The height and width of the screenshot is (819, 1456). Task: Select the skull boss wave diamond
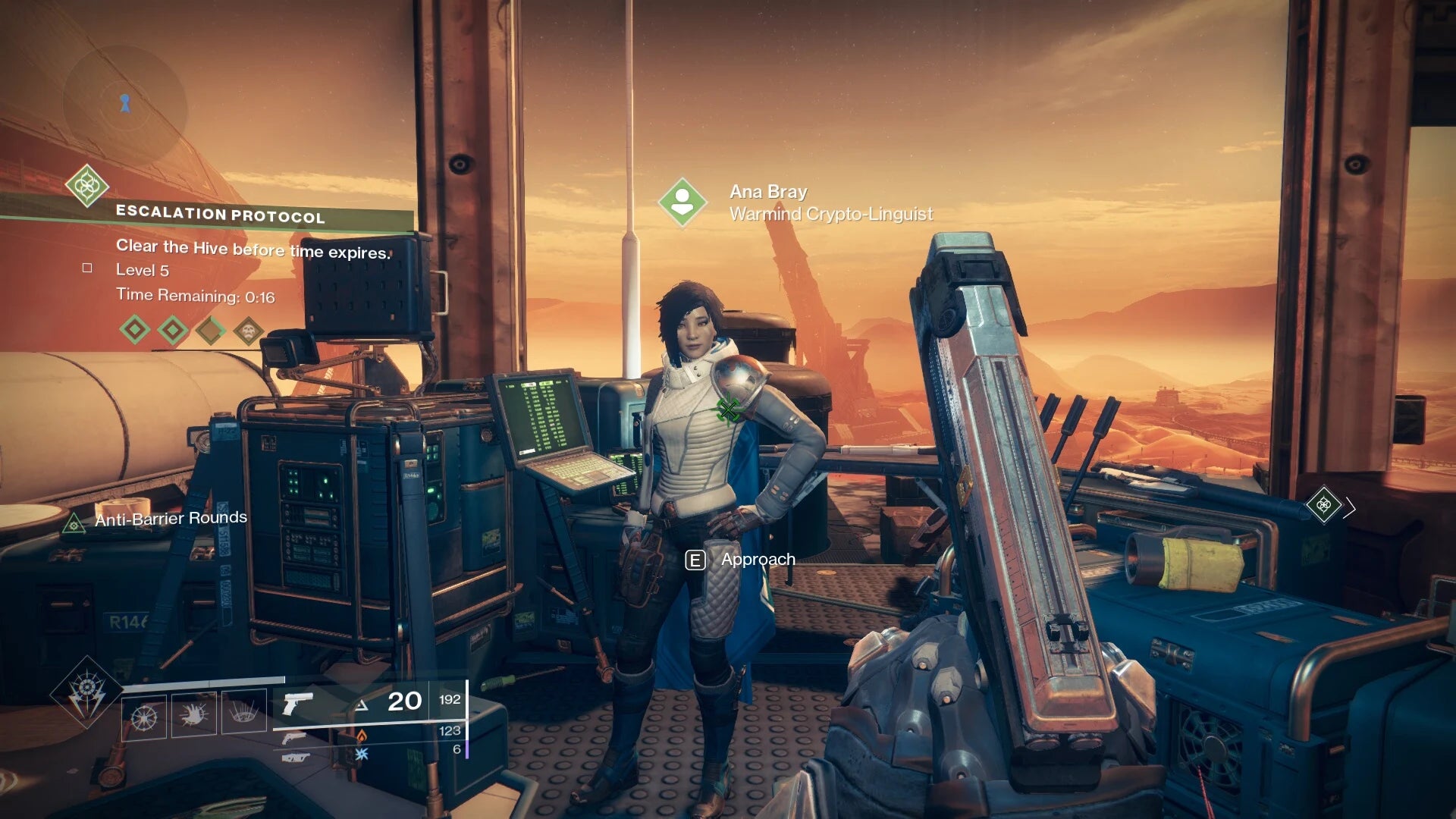pyautogui.click(x=248, y=330)
